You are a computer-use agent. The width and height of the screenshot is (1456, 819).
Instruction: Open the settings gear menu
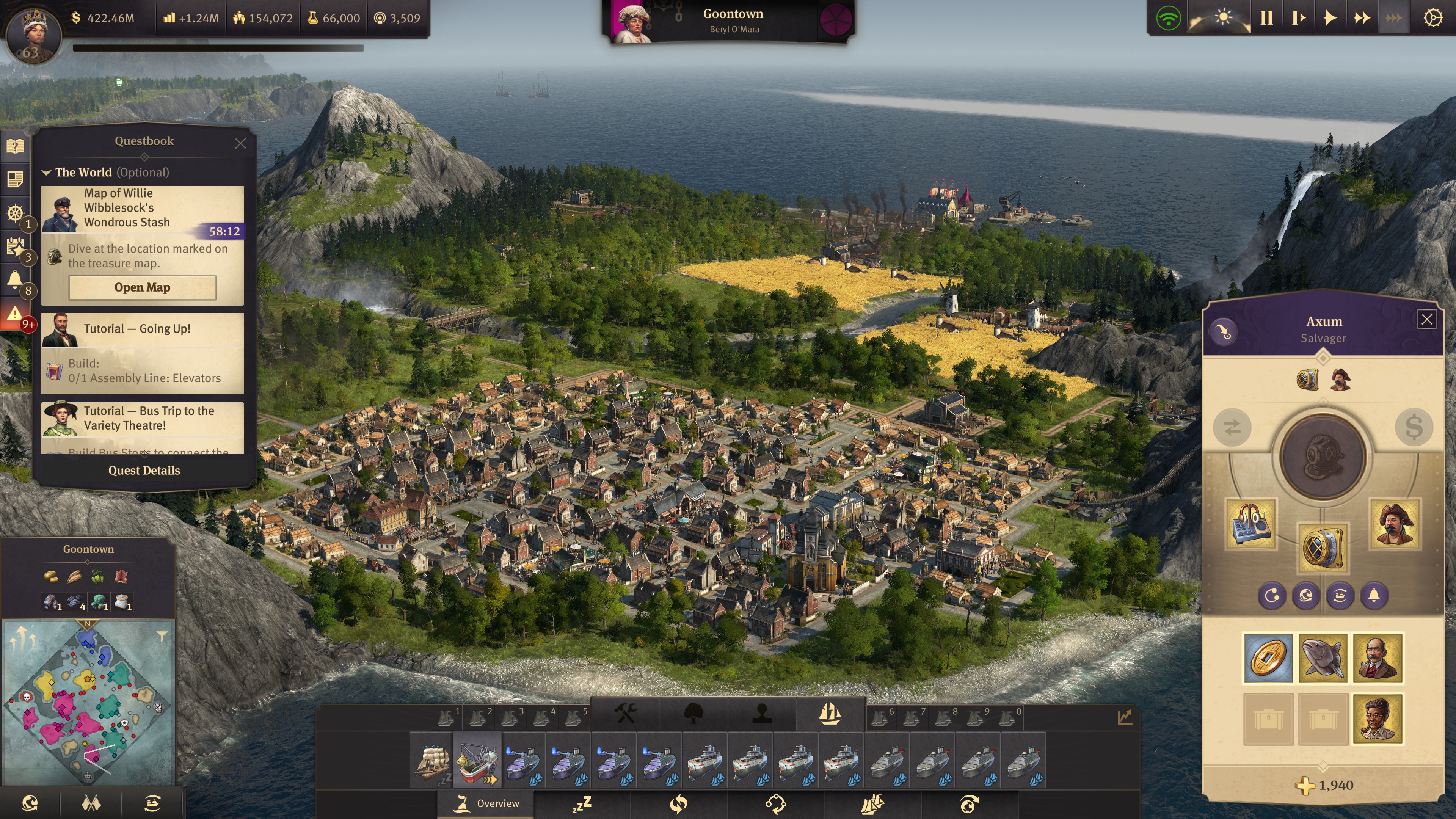1432,18
